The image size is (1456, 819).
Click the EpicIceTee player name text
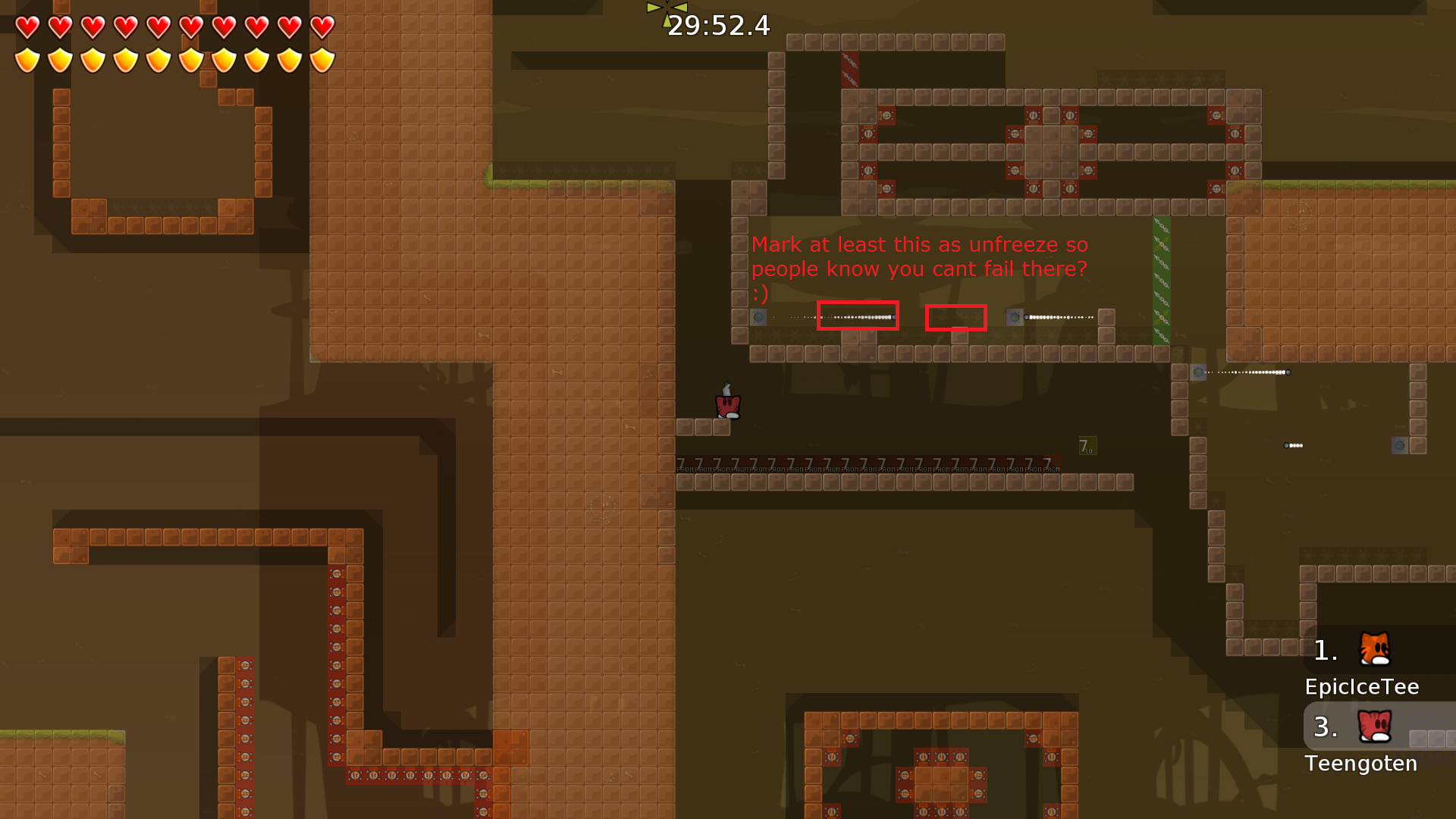[x=1362, y=687]
